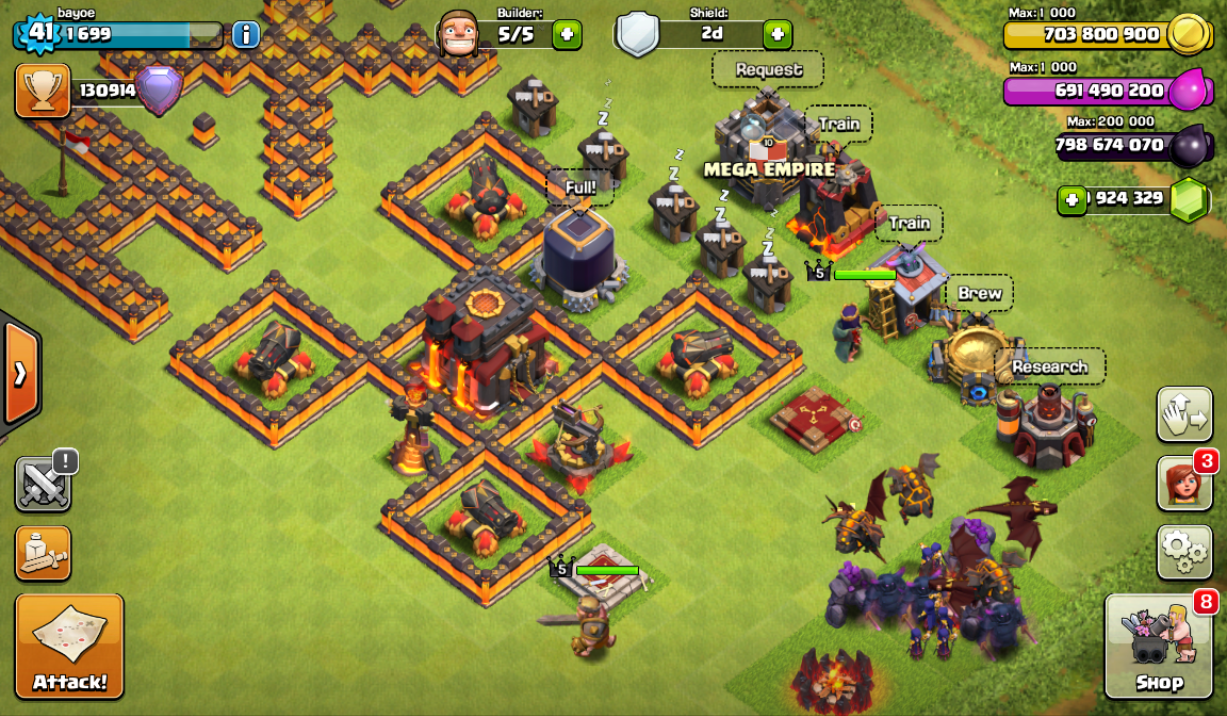Open the Shop

(1160, 646)
